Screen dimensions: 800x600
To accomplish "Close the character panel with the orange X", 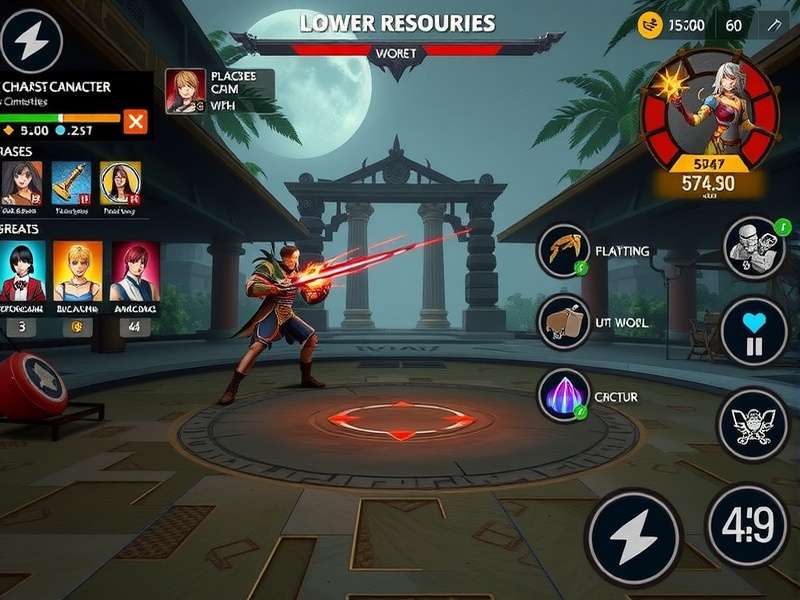I will [x=135, y=122].
